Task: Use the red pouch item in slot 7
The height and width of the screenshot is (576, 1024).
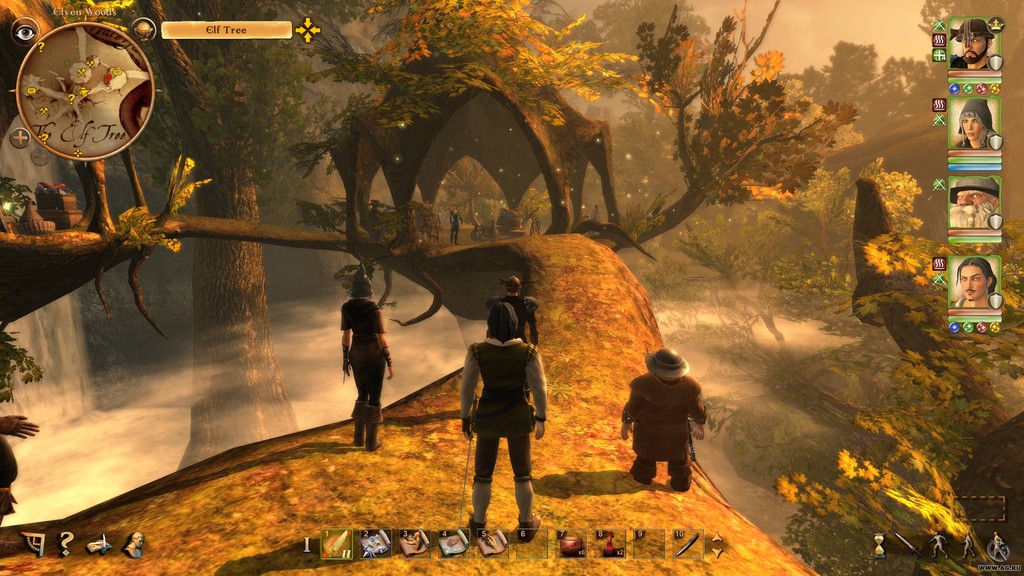Action: pos(571,543)
